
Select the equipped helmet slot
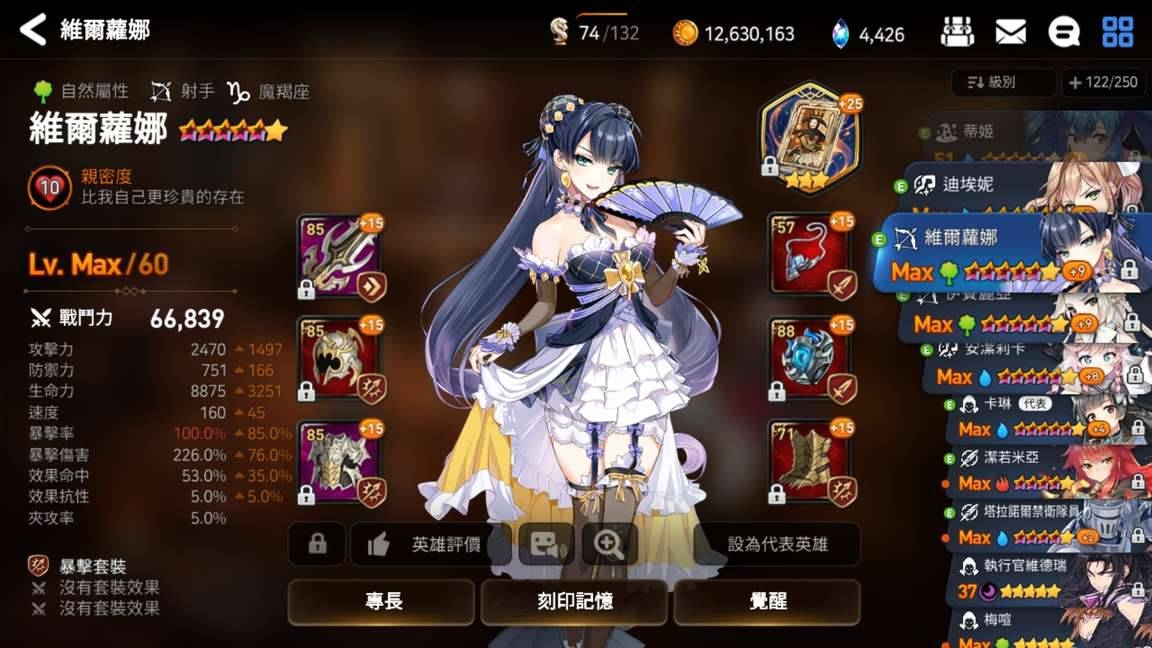338,358
